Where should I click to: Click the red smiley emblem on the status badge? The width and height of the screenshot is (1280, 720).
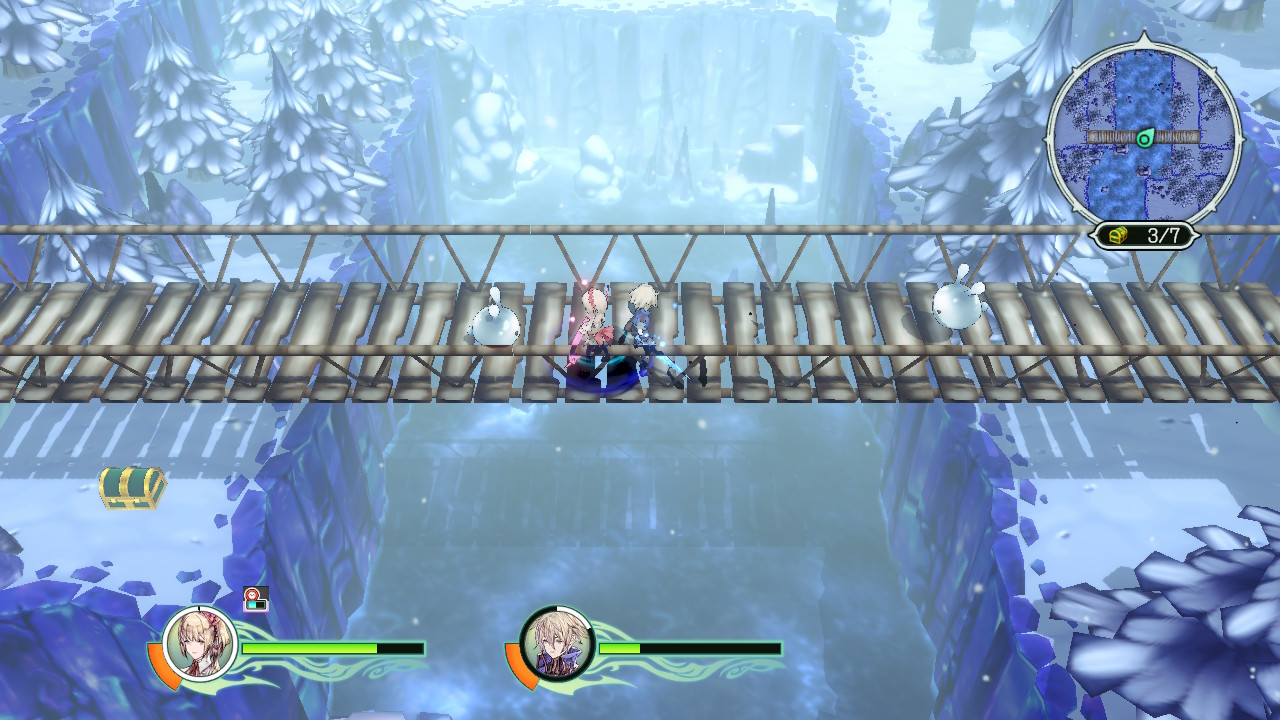click(252, 594)
